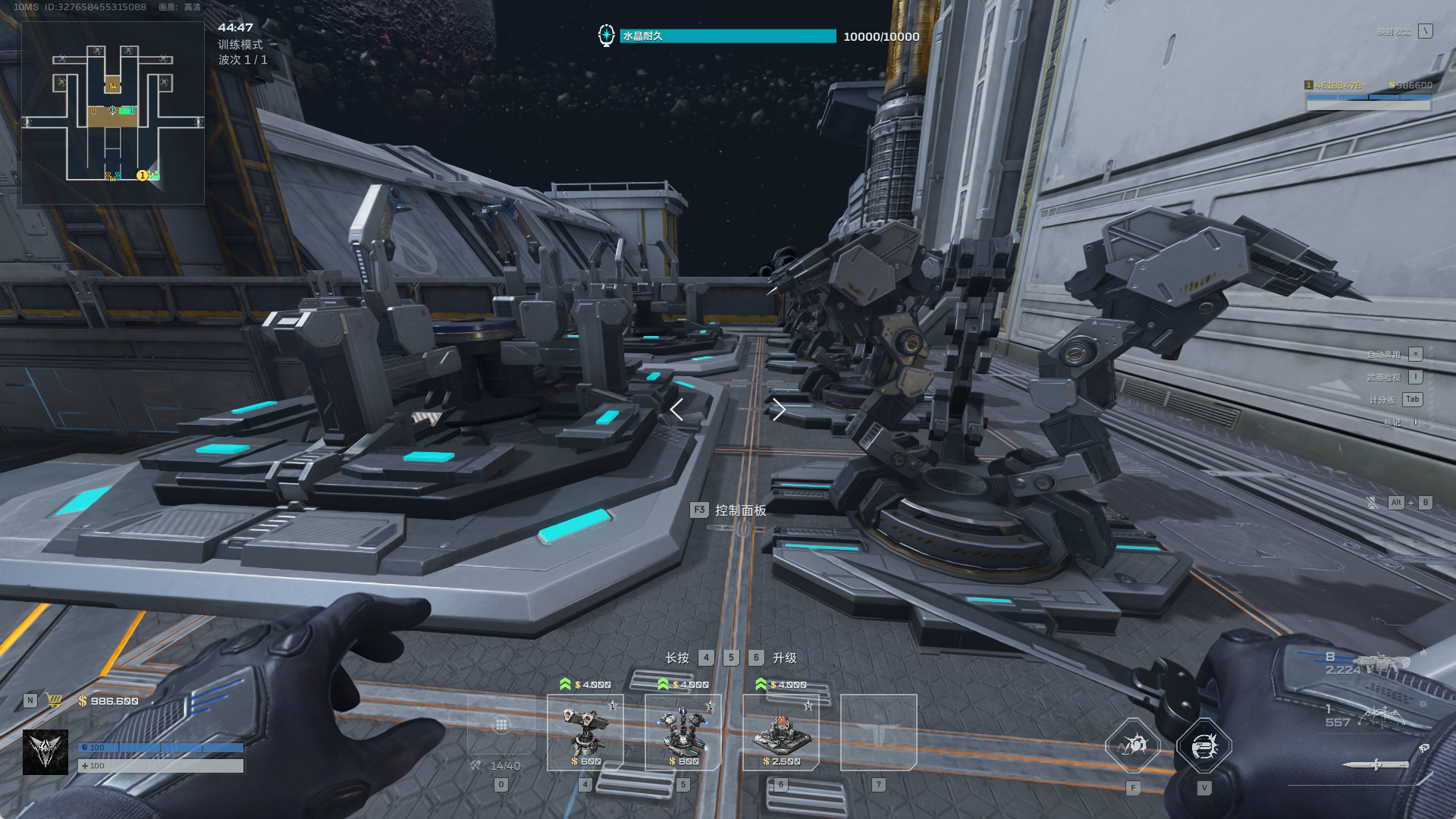The width and height of the screenshot is (1456, 819).
Task: Choose the $800 turret build slot
Action: tap(682, 733)
